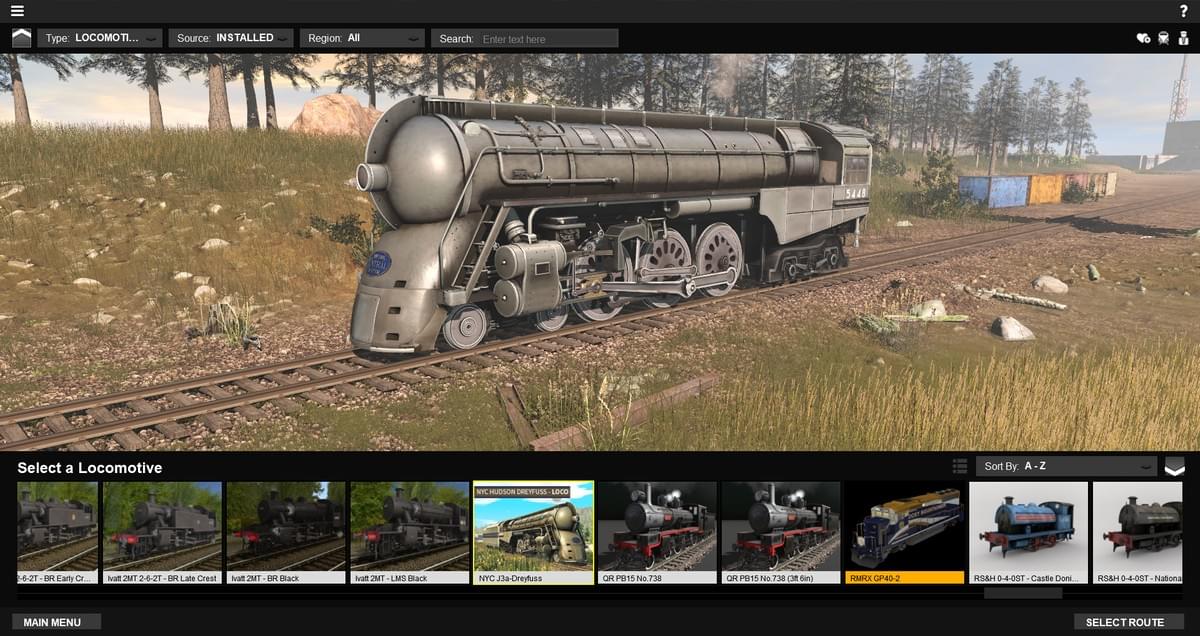This screenshot has width=1200, height=636.
Task: Choose the Ivatt 2MT - LMS Black thumbnail
Action: click(x=410, y=532)
